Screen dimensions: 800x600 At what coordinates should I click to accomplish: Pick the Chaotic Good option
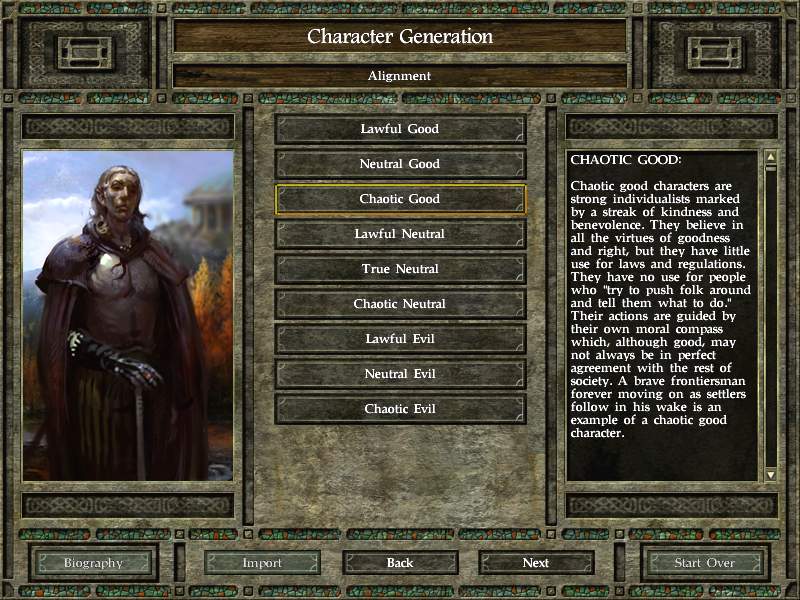pos(400,199)
